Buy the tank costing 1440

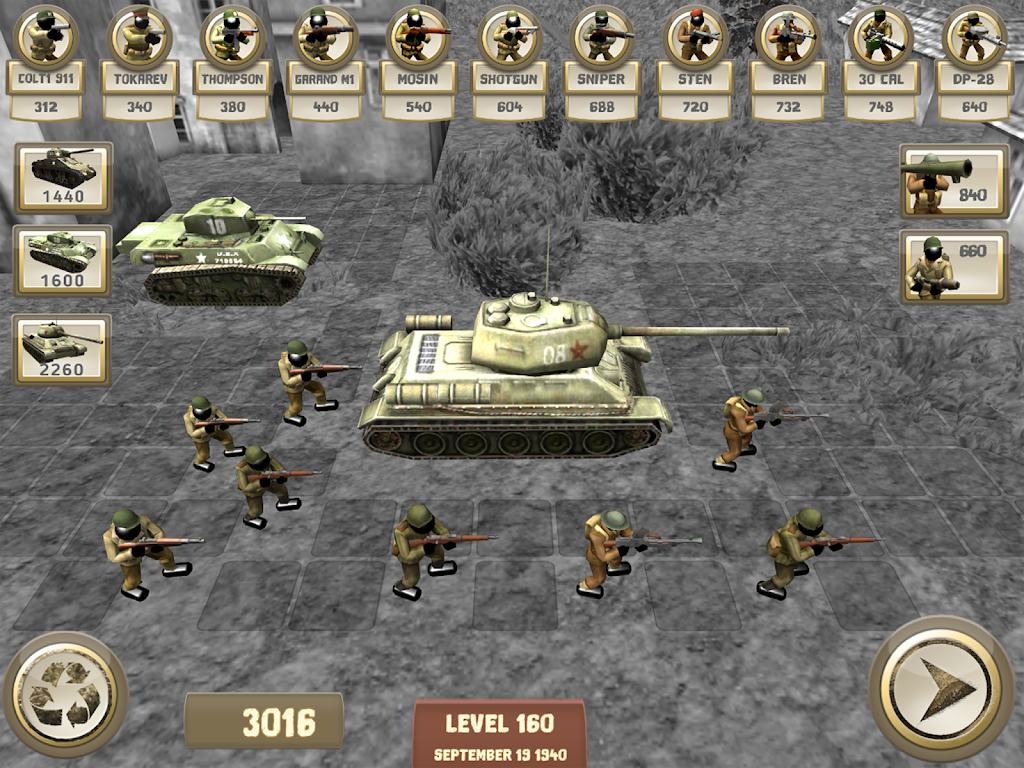(x=63, y=177)
